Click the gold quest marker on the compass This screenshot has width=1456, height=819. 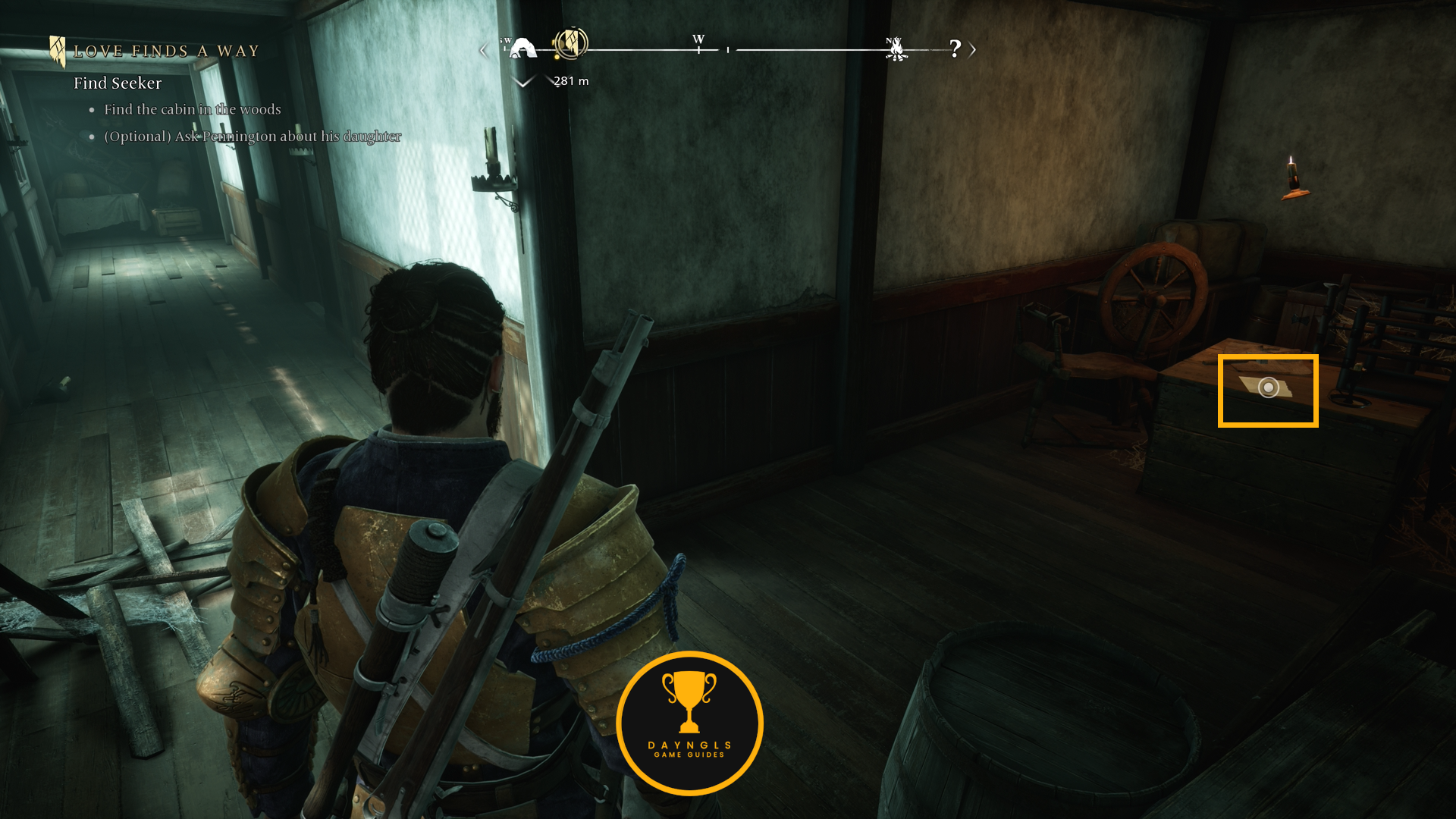pyautogui.click(x=570, y=43)
